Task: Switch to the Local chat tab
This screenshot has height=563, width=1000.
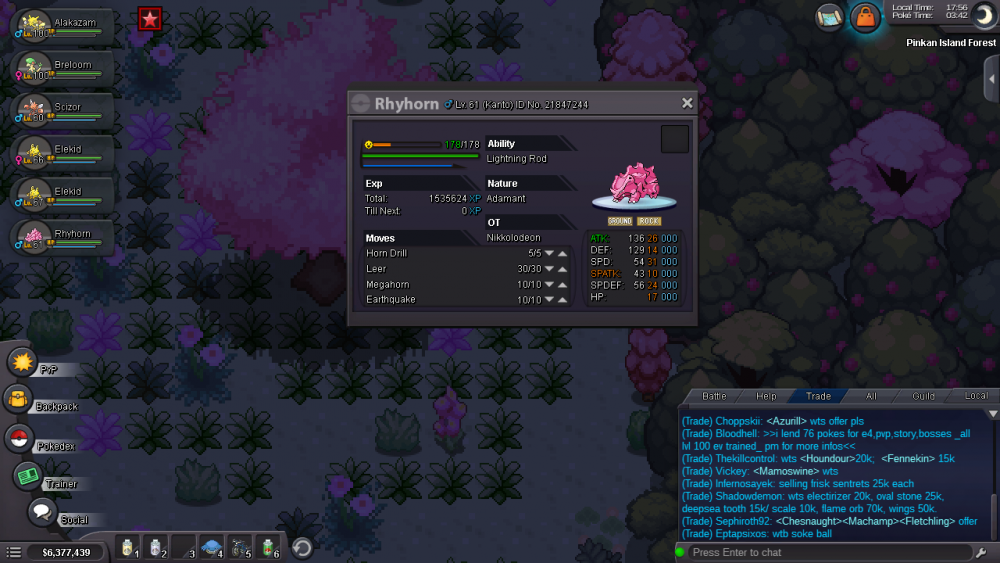Action: point(976,396)
